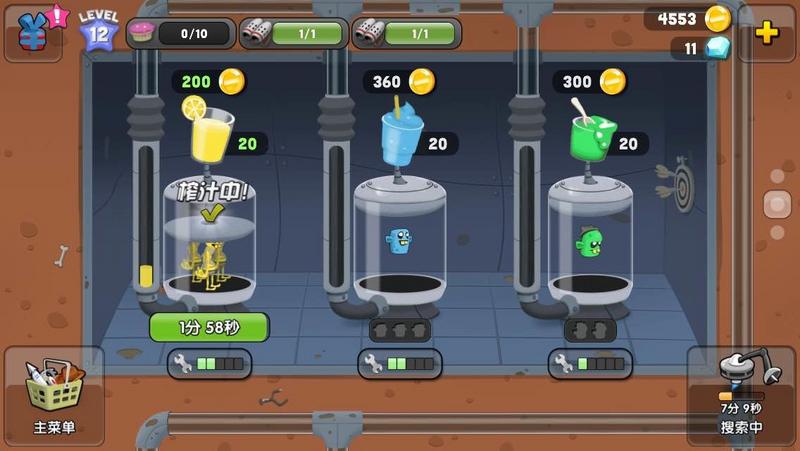This screenshot has width=800, height=451.
Task: Tap the 搜索中 drone search button
Action: (741, 394)
